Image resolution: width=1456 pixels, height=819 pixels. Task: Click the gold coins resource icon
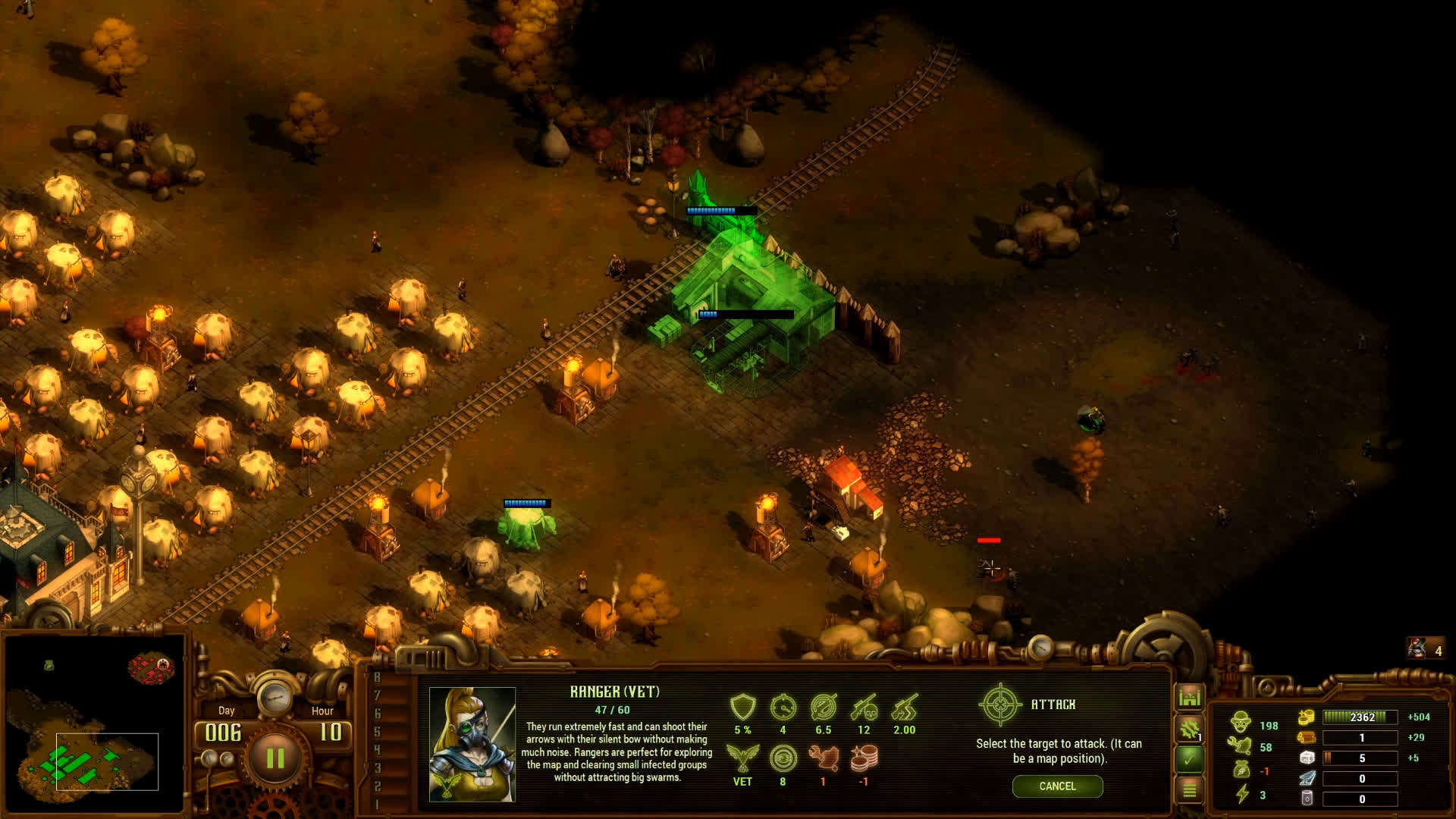point(1306,717)
